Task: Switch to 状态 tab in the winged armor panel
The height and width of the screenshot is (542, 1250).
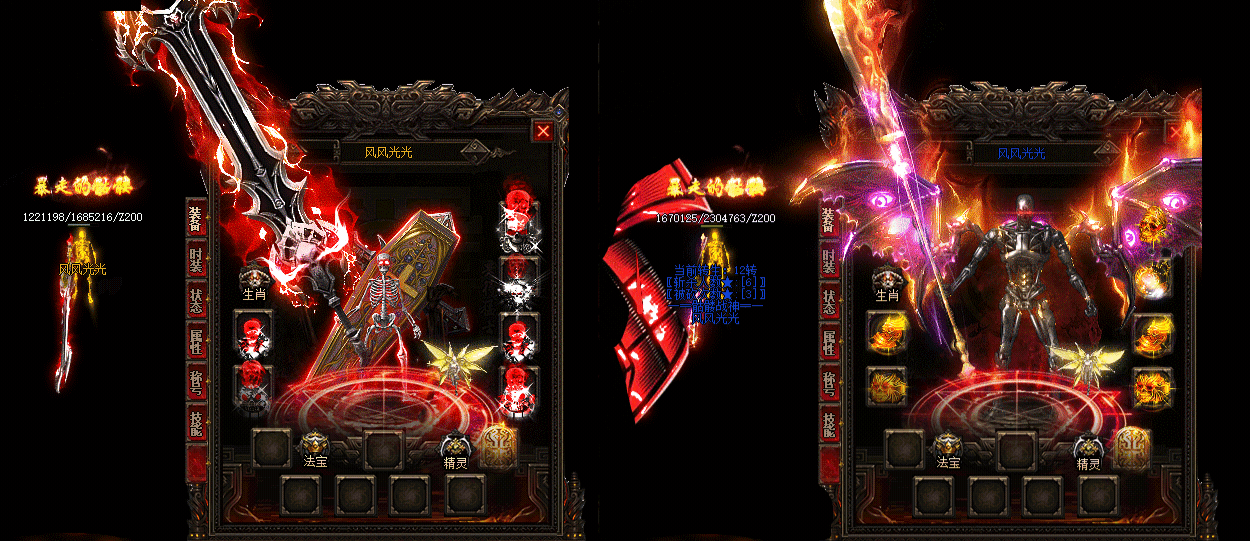Action: [x=829, y=301]
